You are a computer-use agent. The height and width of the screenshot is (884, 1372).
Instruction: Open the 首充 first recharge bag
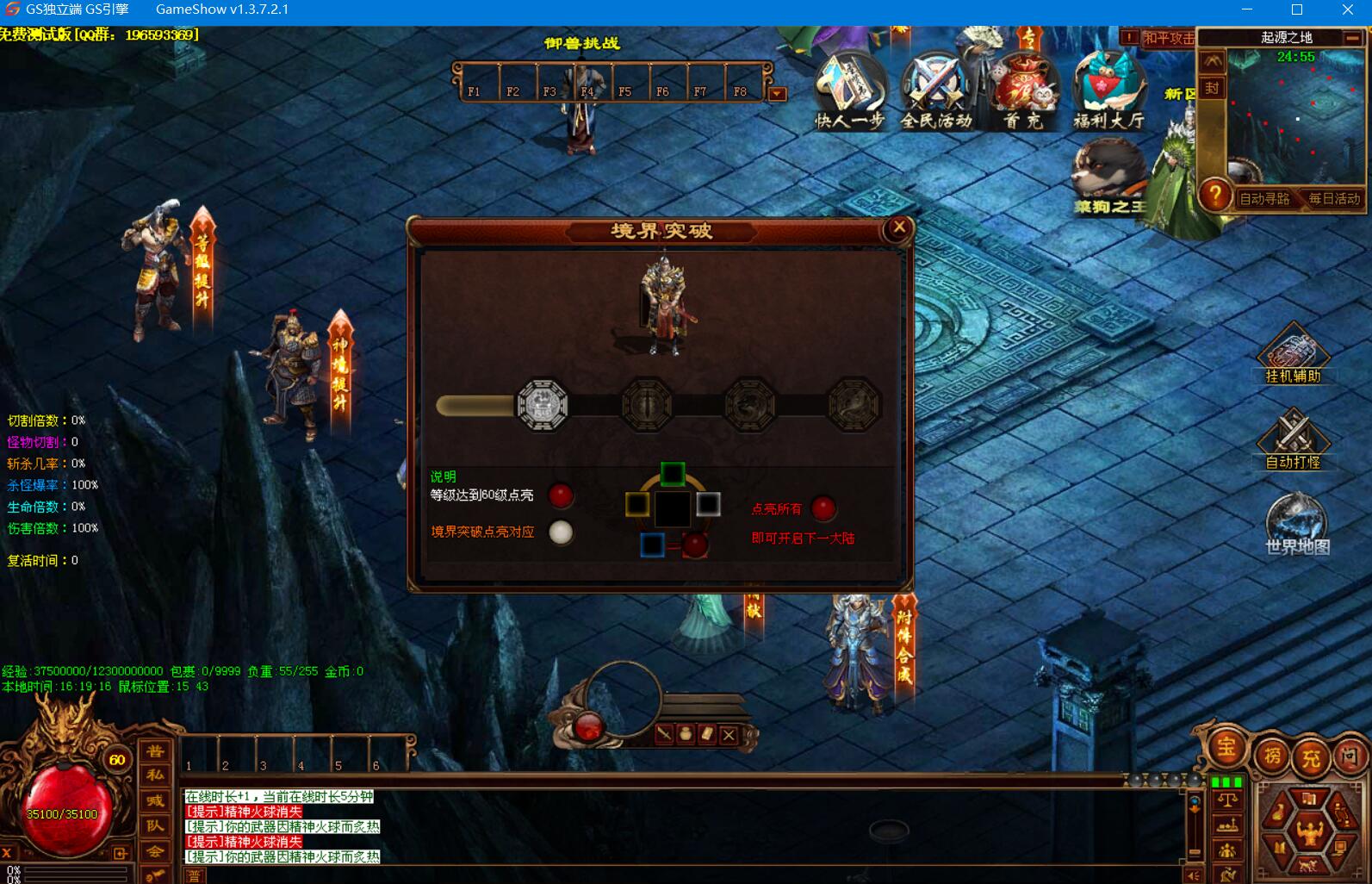point(1023,90)
